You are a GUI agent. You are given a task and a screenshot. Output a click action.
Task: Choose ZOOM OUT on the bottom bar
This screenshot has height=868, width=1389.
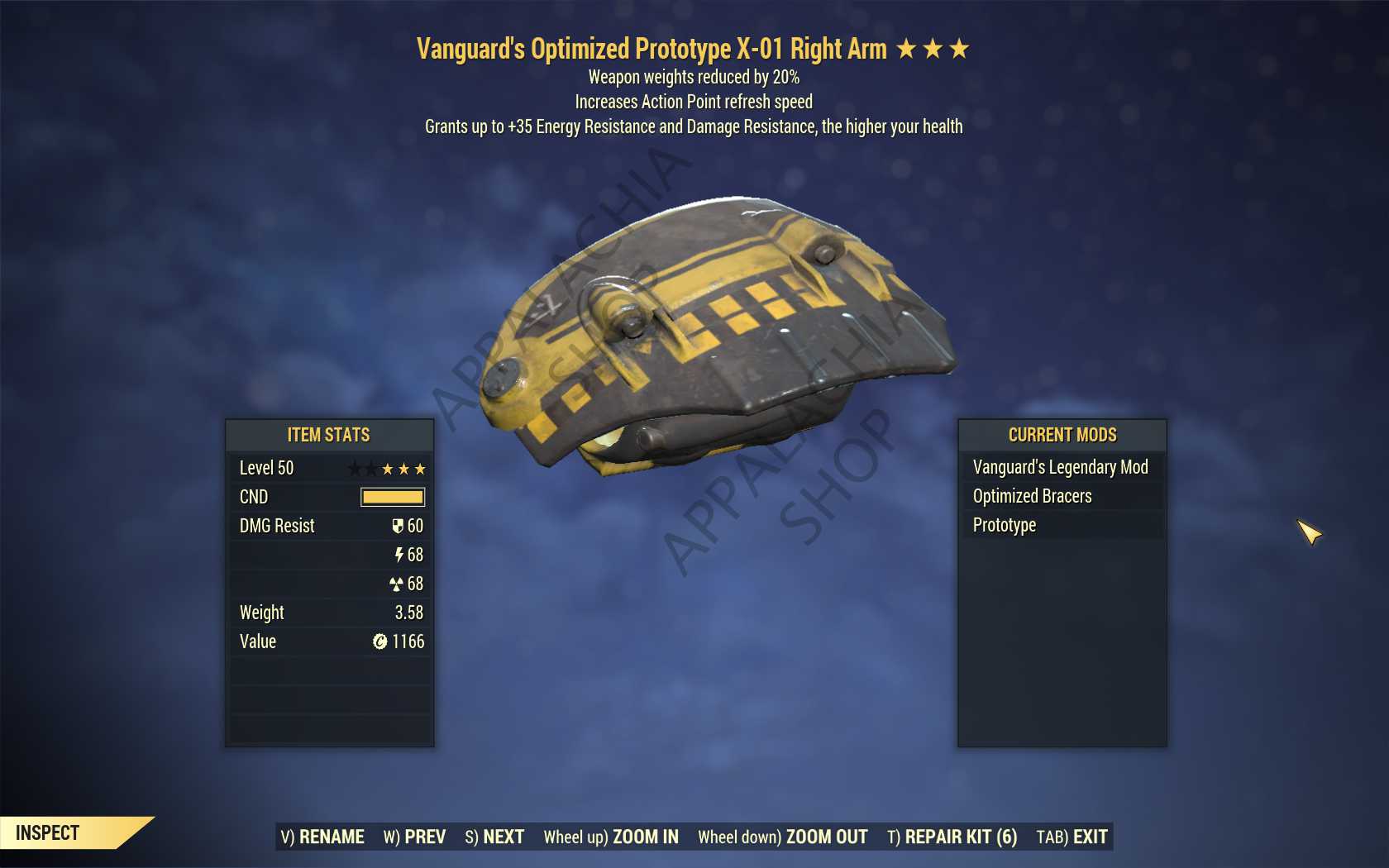pyautogui.click(x=782, y=837)
